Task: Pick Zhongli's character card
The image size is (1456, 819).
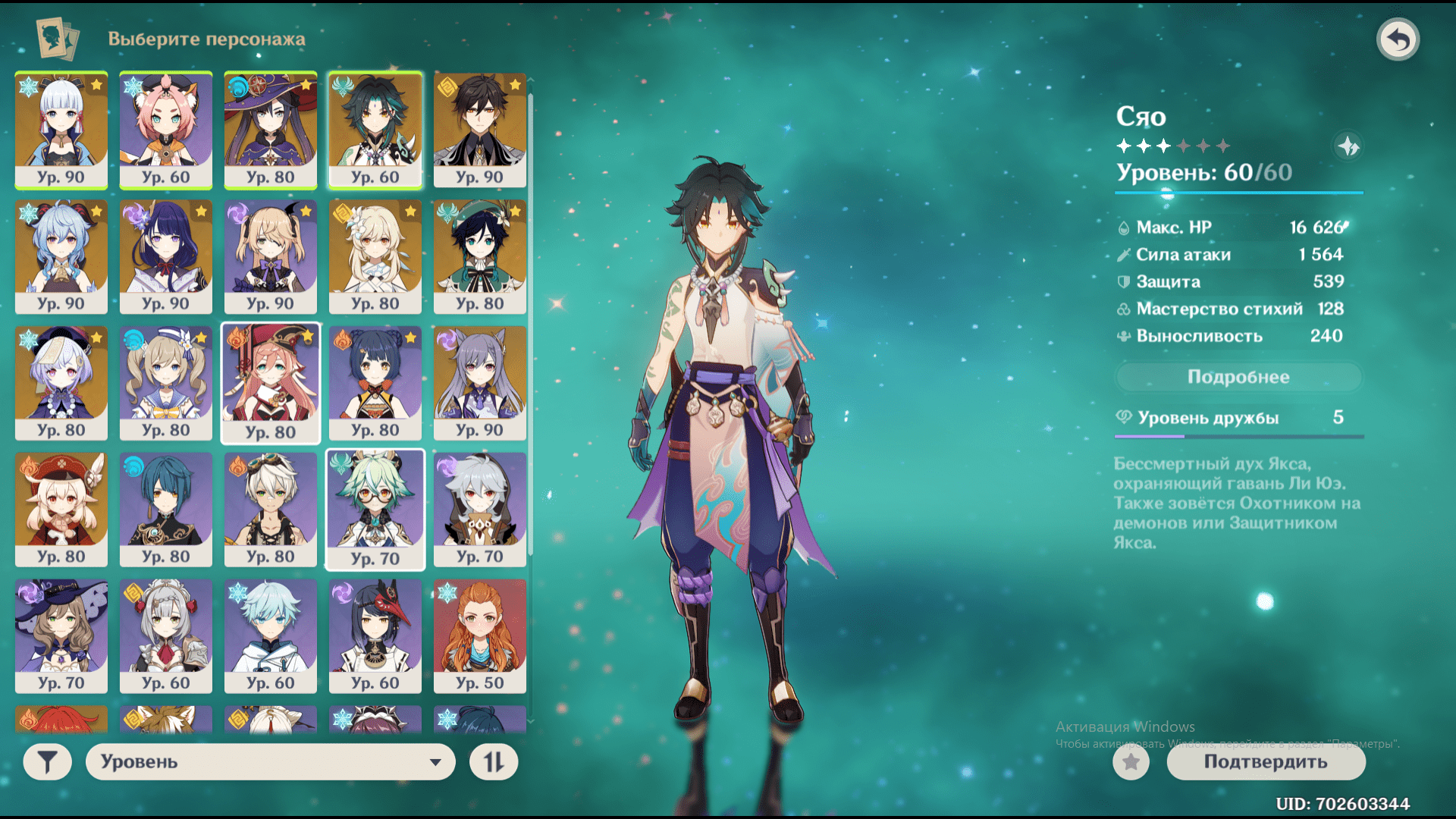Action: point(480,130)
